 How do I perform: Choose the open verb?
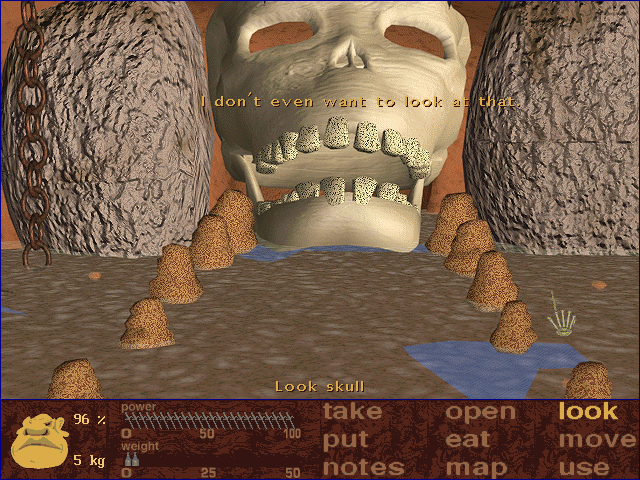(480, 411)
